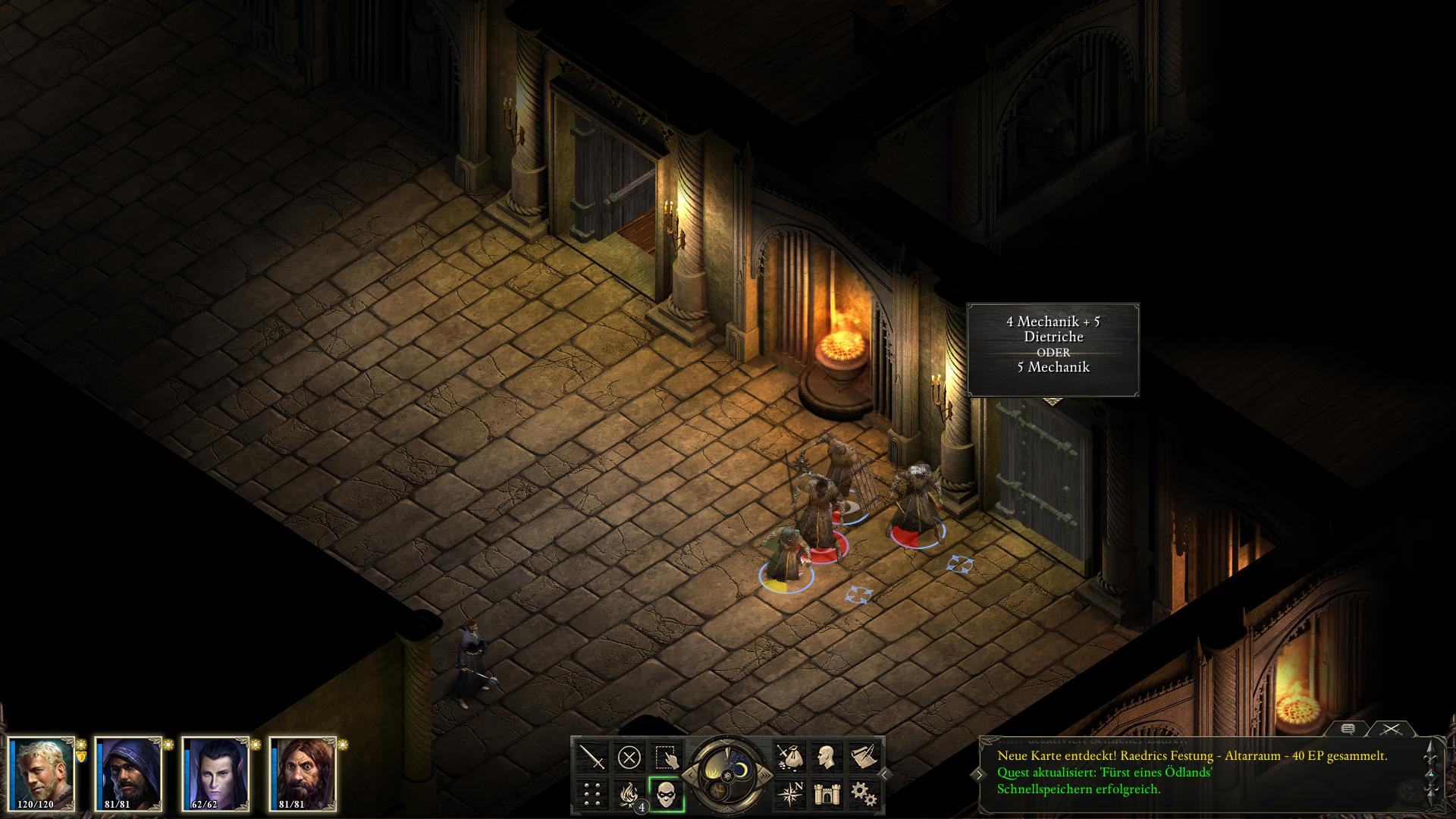The width and height of the screenshot is (1456, 819).
Task: Open the stronghold castle icon
Action: tap(826, 794)
